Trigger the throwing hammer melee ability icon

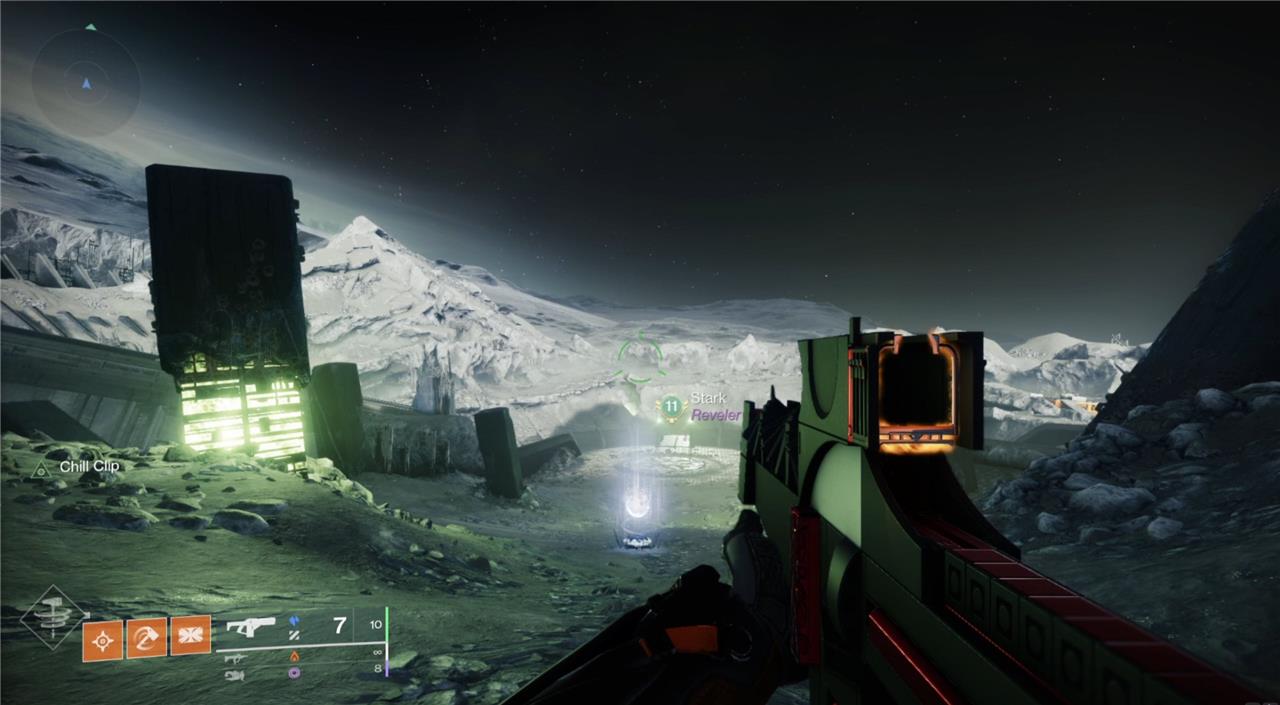[x=146, y=639]
